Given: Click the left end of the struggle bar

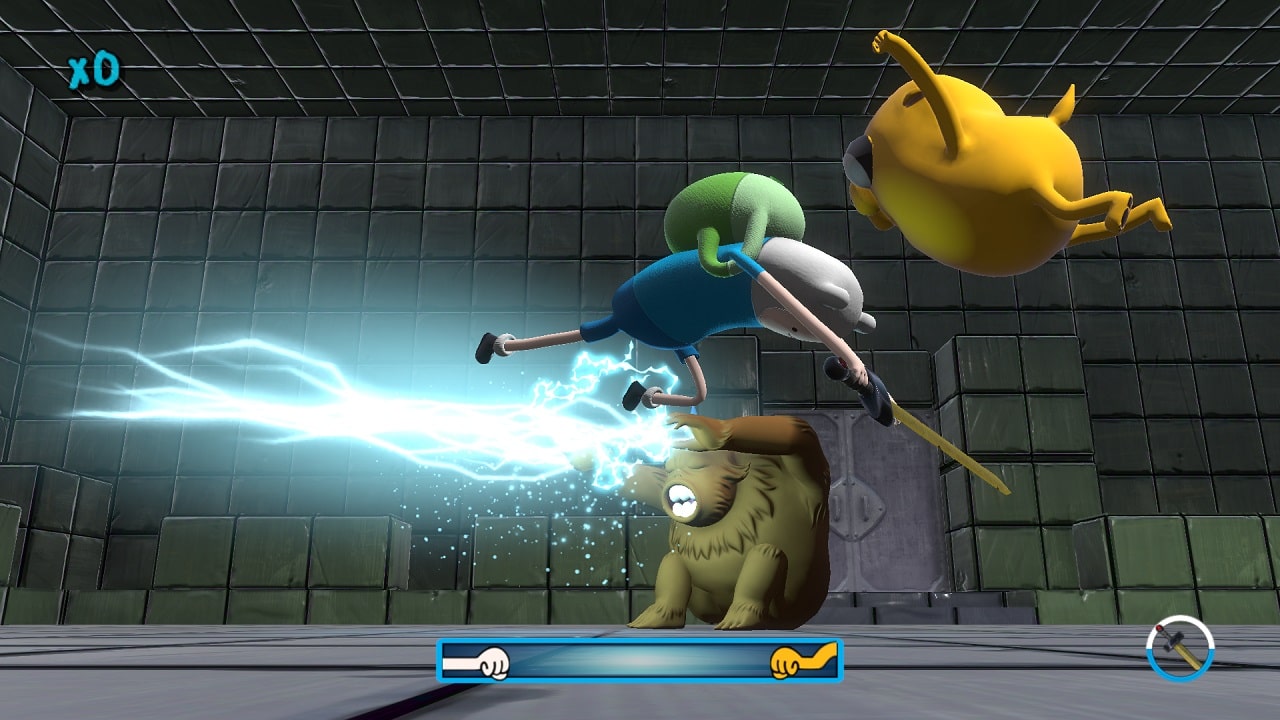Looking at the screenshot, I should [445, 662].
